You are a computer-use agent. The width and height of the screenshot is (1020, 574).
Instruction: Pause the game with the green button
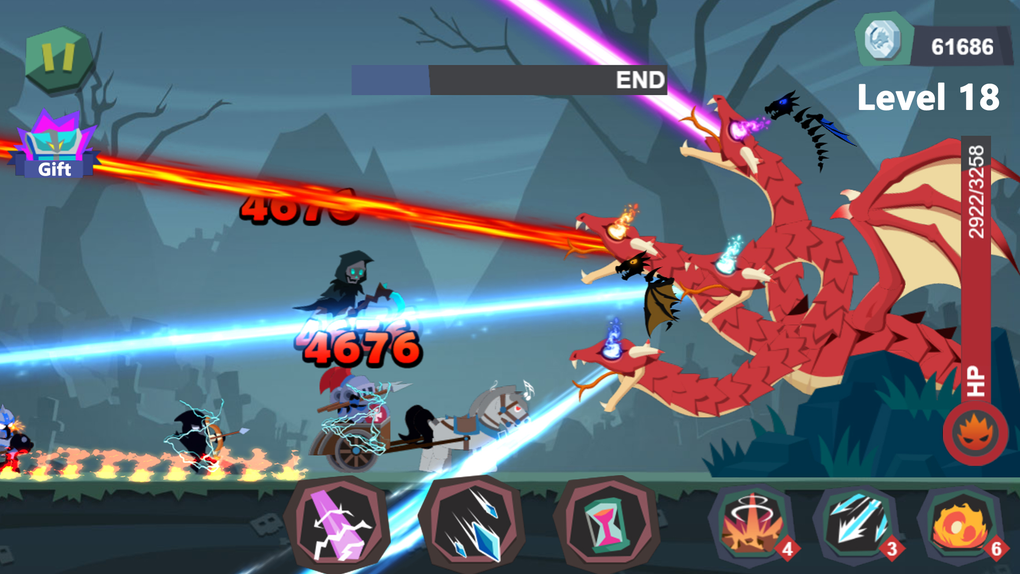click(58, 58)
